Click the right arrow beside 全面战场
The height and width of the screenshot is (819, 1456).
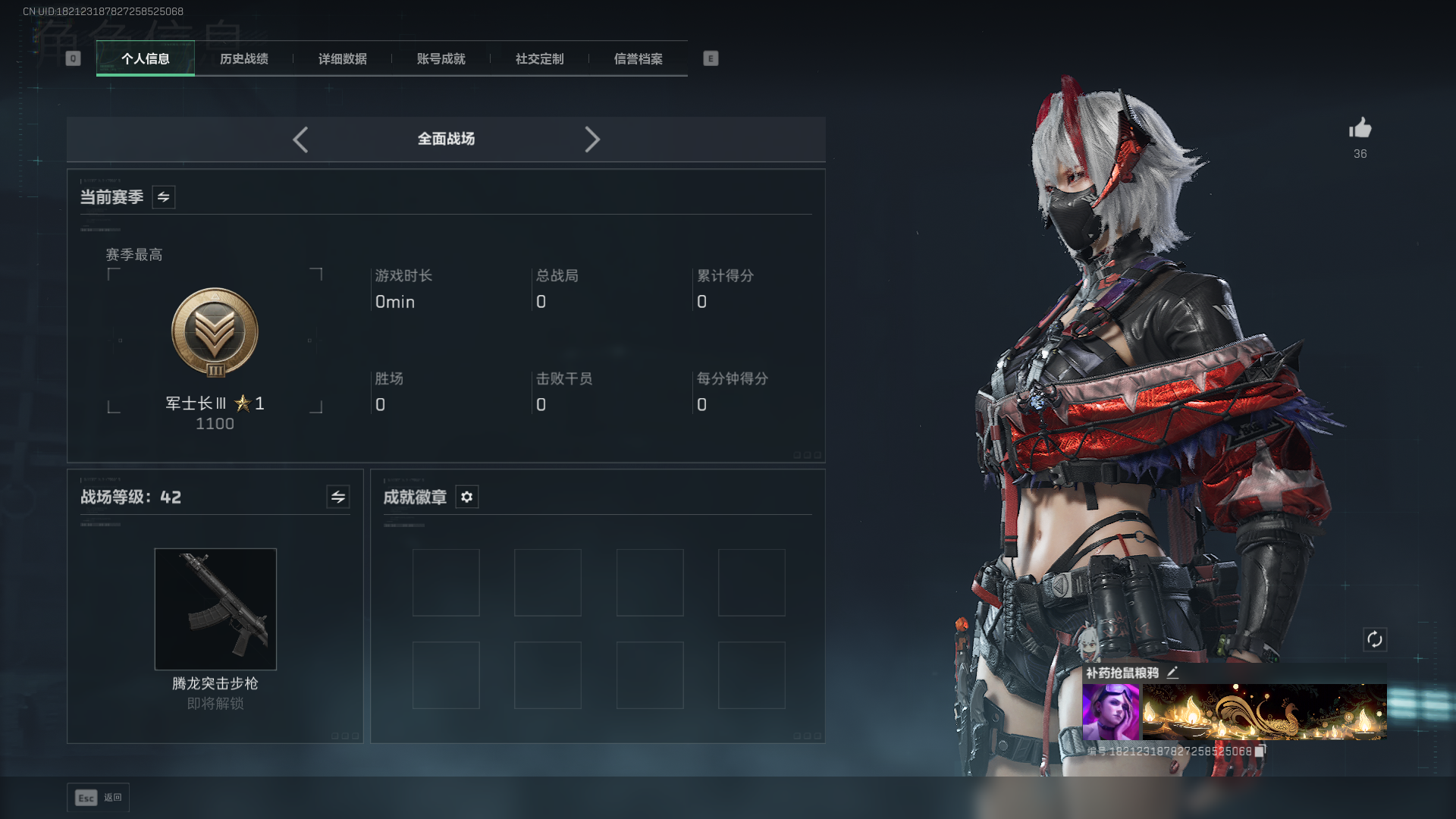[592, 140]
